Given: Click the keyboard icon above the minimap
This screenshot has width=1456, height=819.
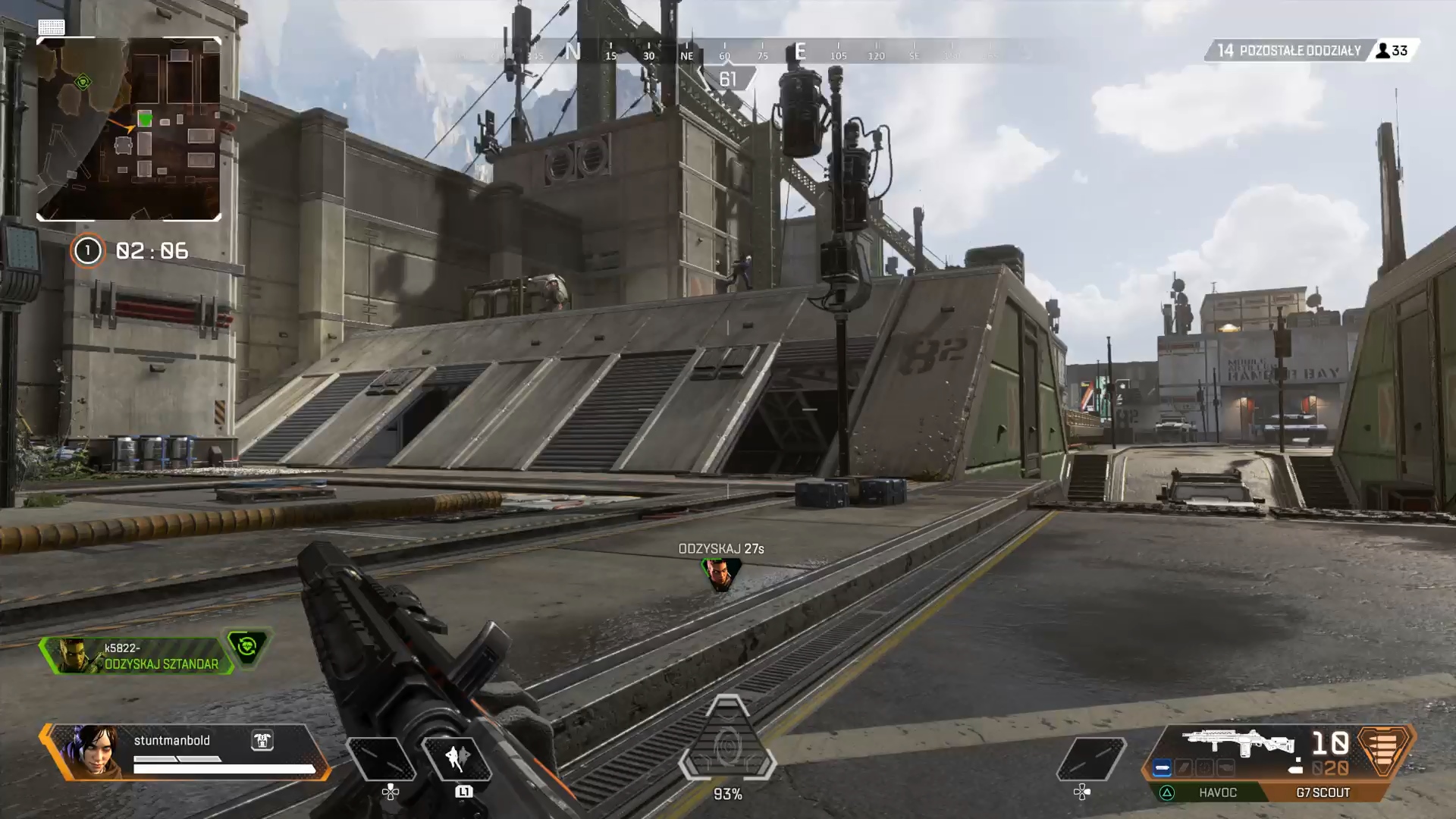Looking at the screenshot, I should pos(52,27).
